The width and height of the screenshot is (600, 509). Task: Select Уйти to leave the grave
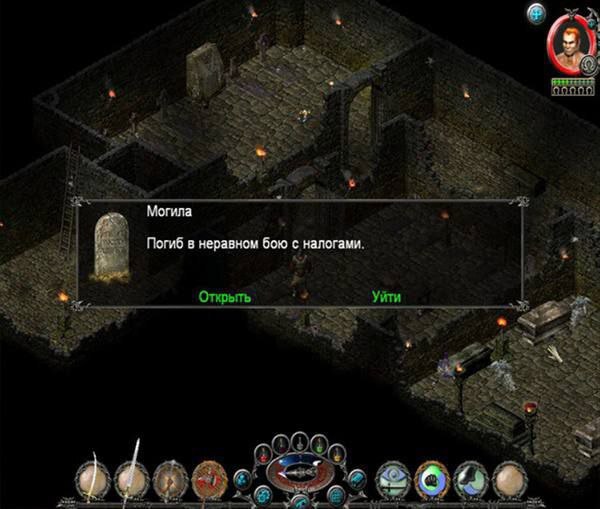click(386, 297)
